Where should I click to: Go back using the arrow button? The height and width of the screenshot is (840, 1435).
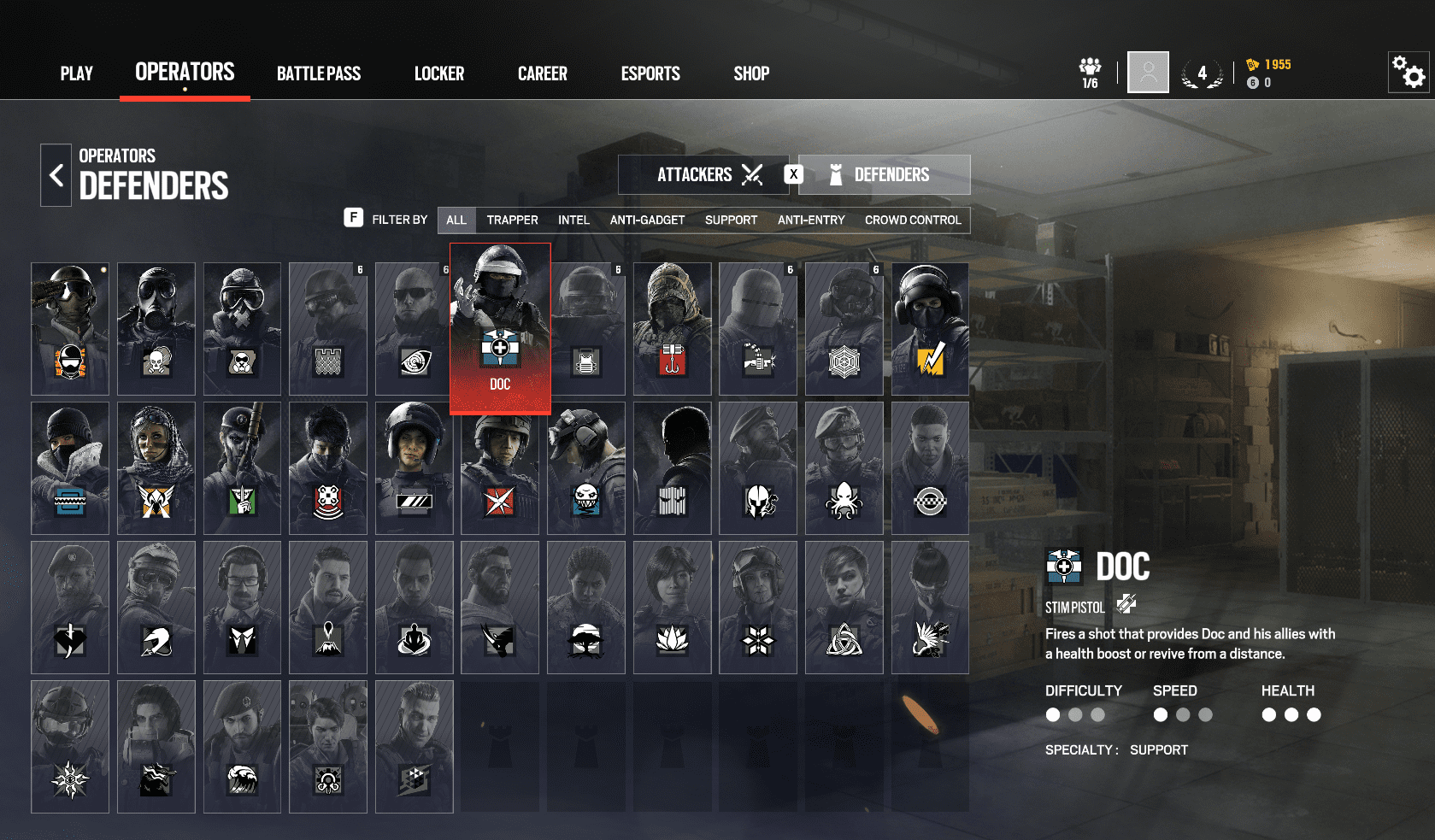(56, 175)
